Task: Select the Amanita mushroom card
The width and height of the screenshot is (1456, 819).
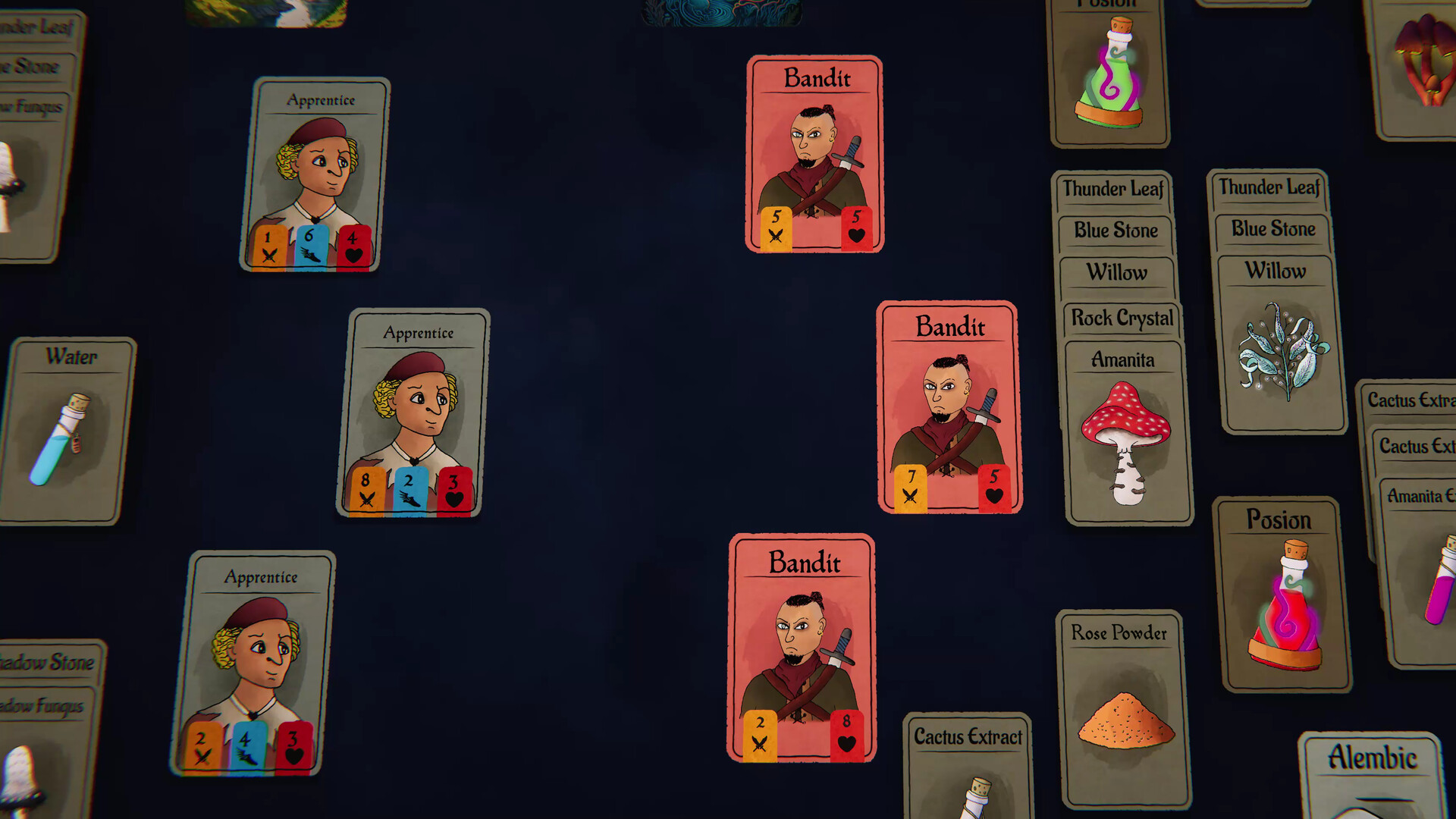Action: 1128,432
